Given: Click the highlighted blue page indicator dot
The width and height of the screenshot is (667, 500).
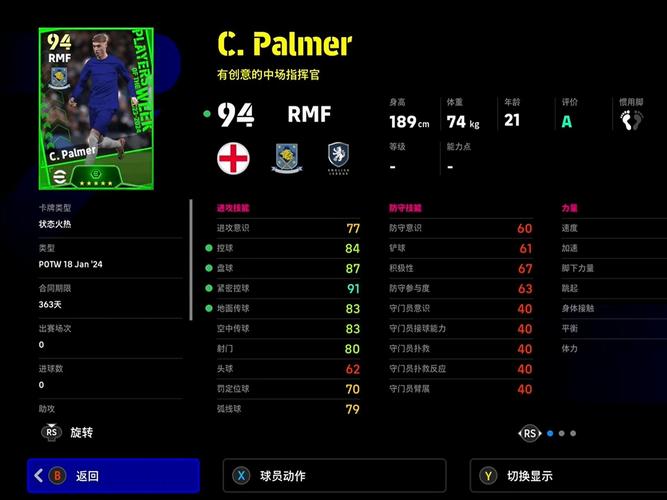Looking at the screenshot, I should click(549, 433).
